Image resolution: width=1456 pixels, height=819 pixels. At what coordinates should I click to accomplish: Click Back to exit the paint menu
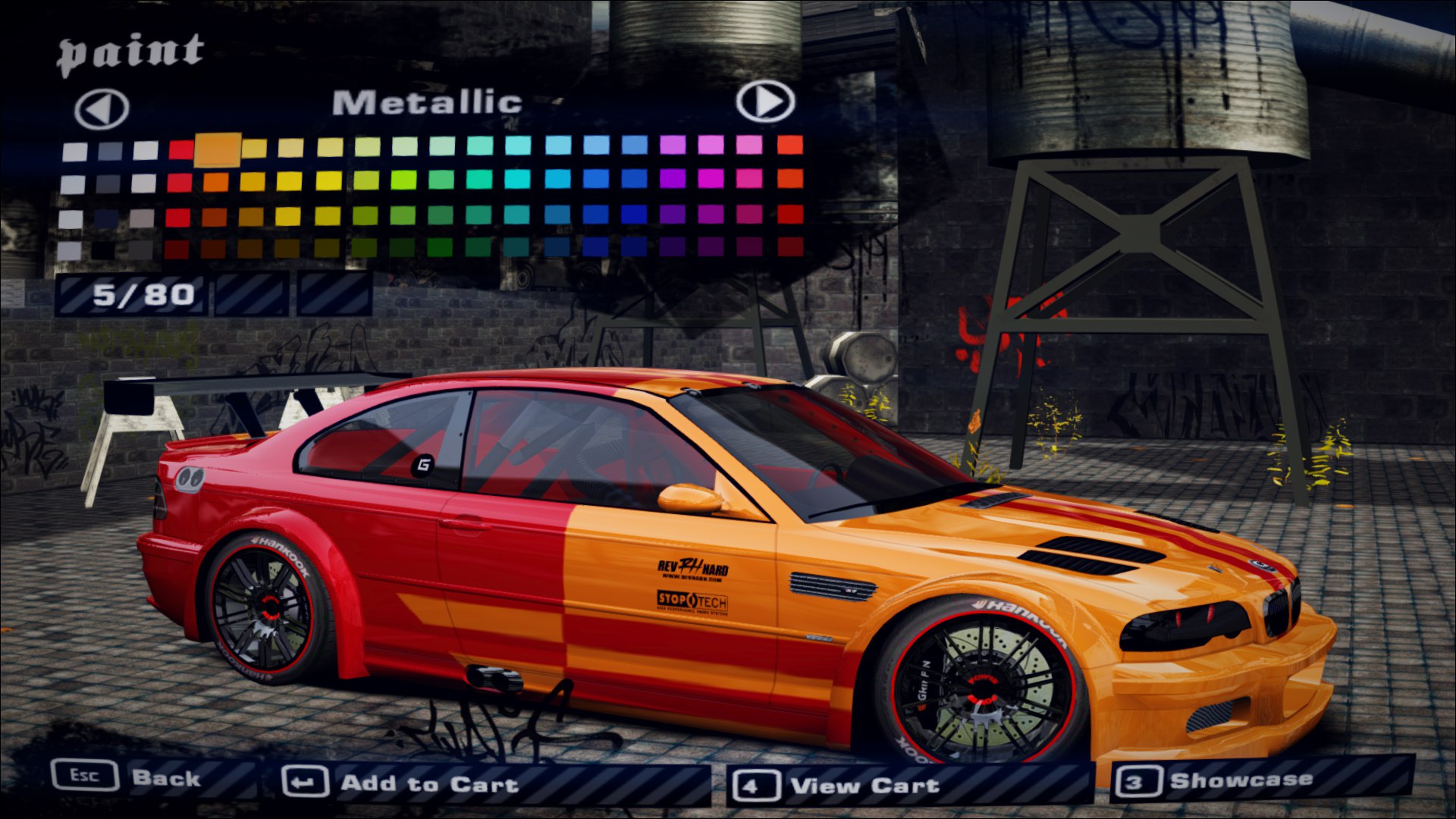[166, 779]
